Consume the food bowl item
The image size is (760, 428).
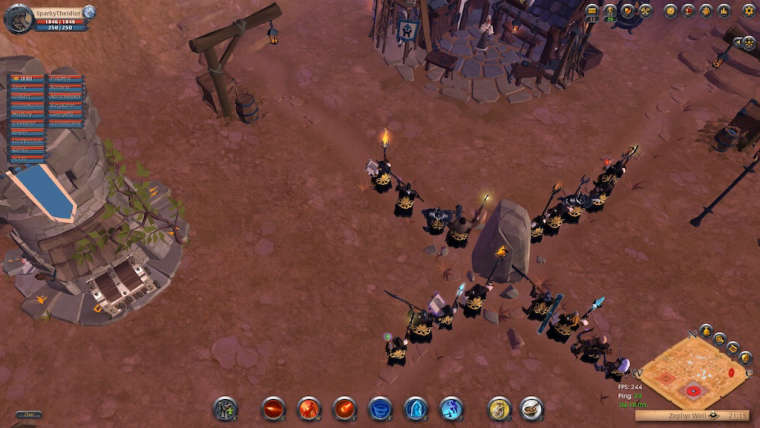(532, 408)
